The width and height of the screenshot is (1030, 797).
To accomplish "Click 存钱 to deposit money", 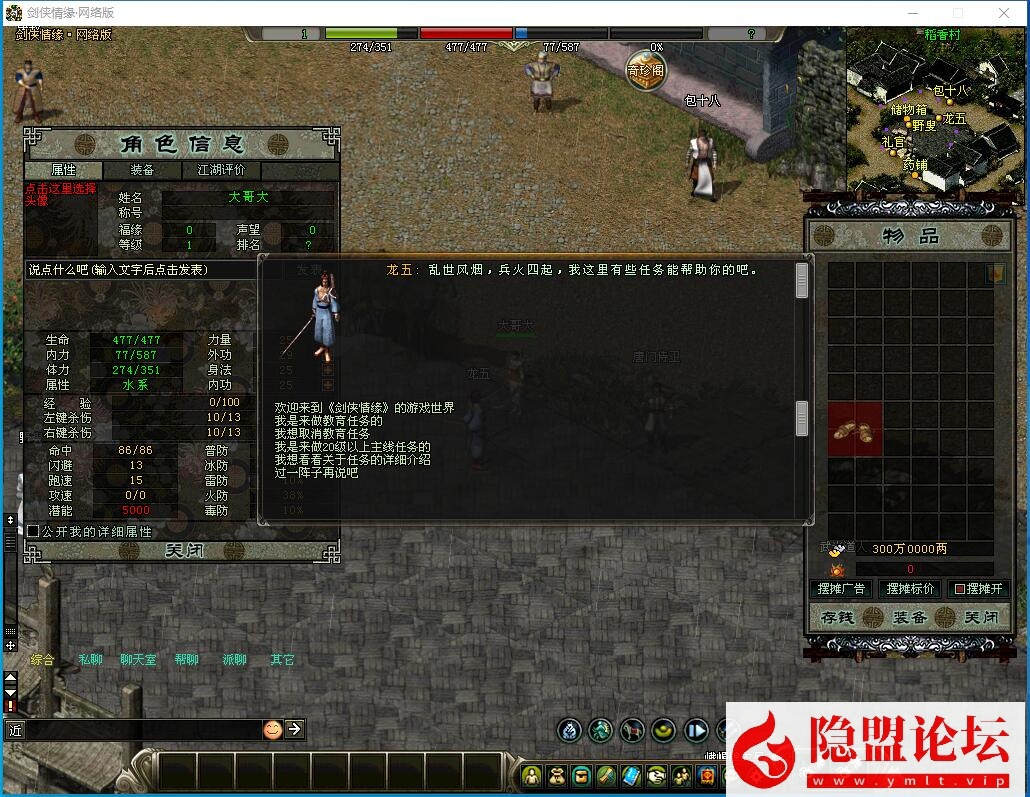I will point(838,618).
